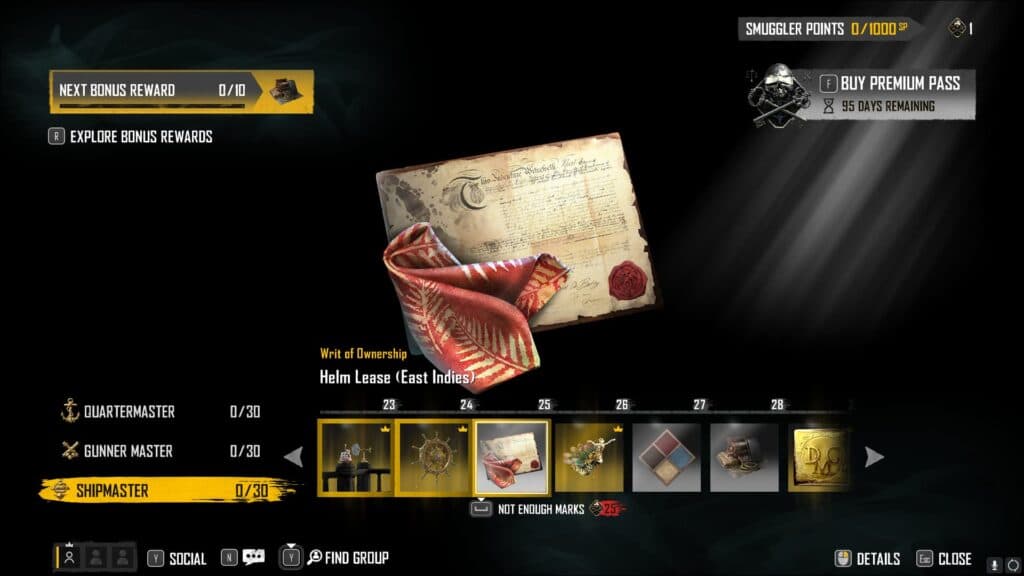
Task: View reward Details
Action: (868, 559)
